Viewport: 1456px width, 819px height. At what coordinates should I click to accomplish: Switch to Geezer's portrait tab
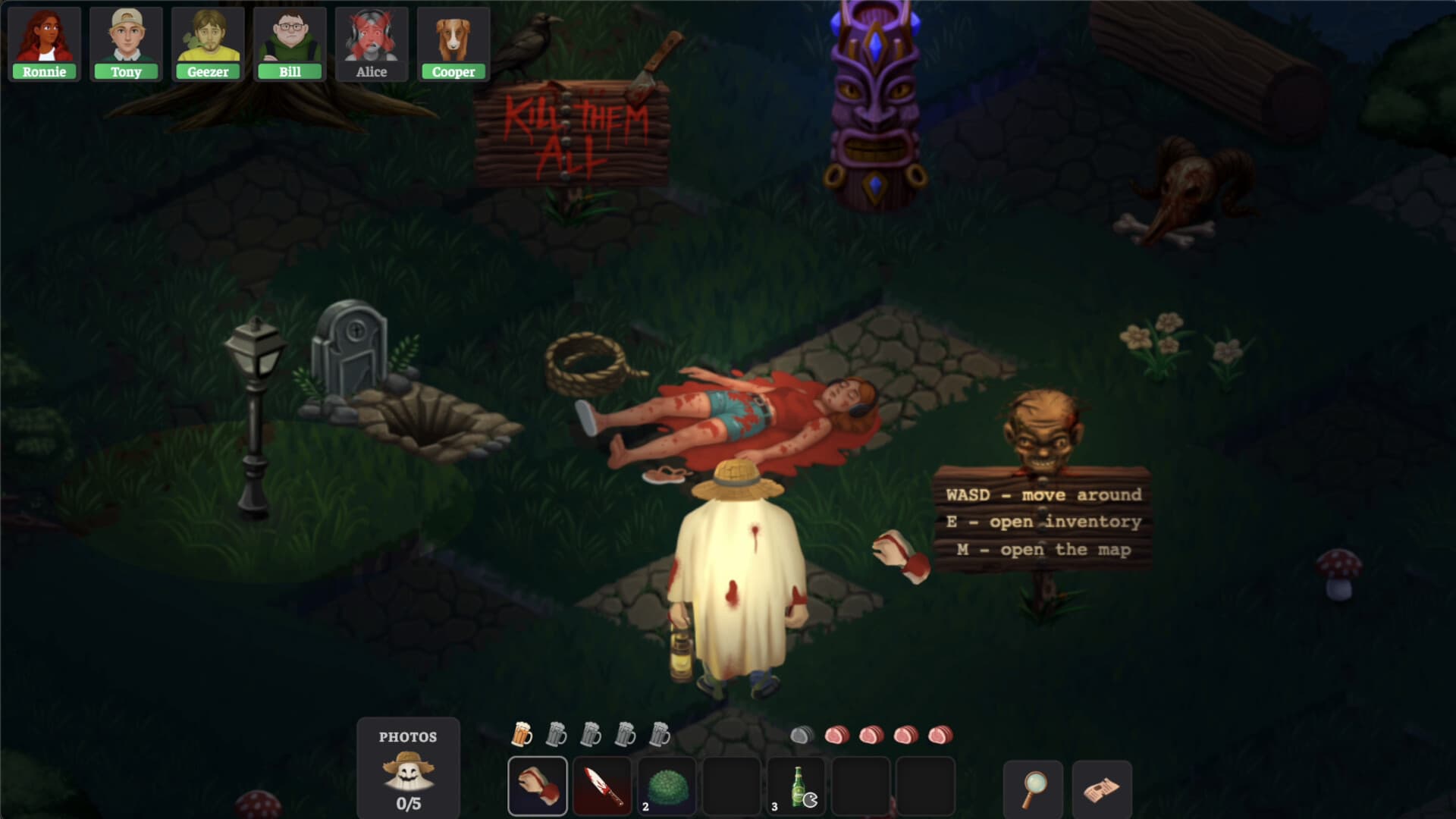coord(207,38)
